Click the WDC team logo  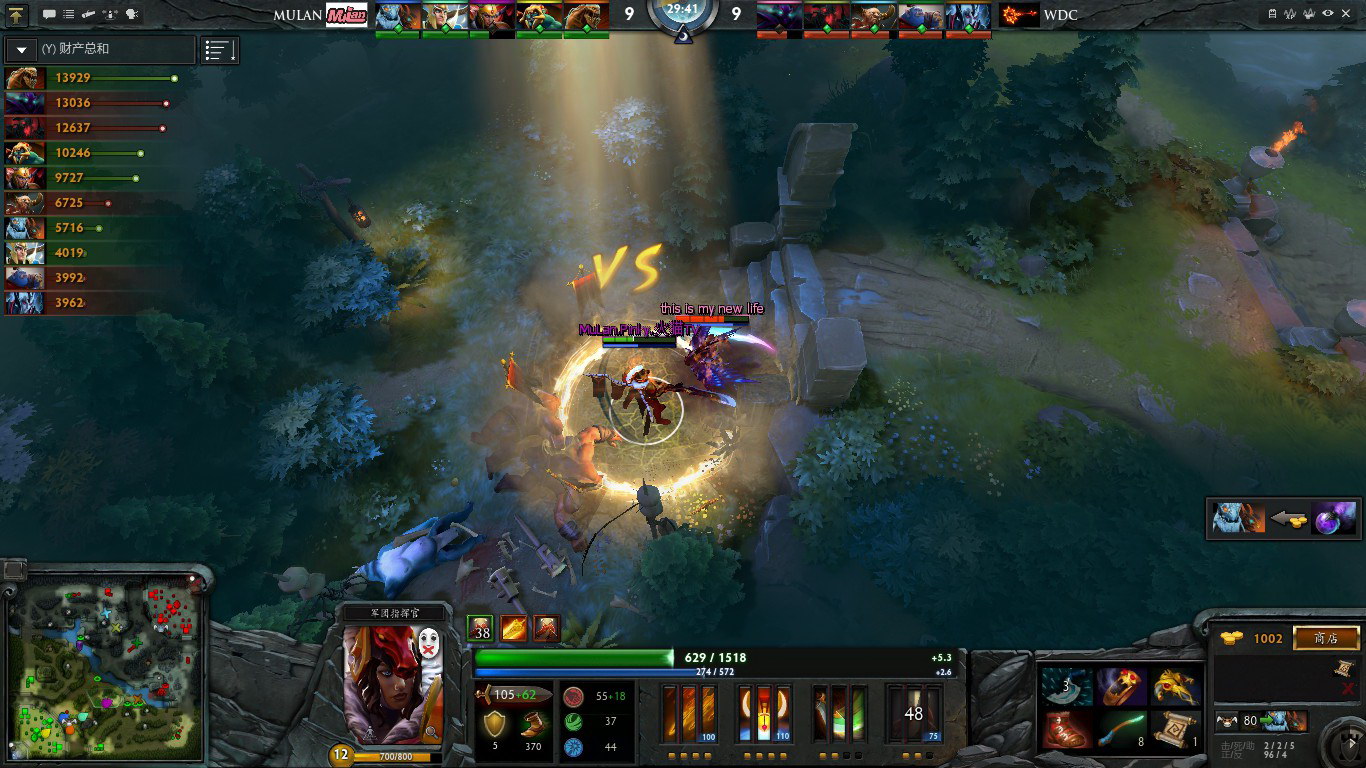click(x=1018, y=15)
